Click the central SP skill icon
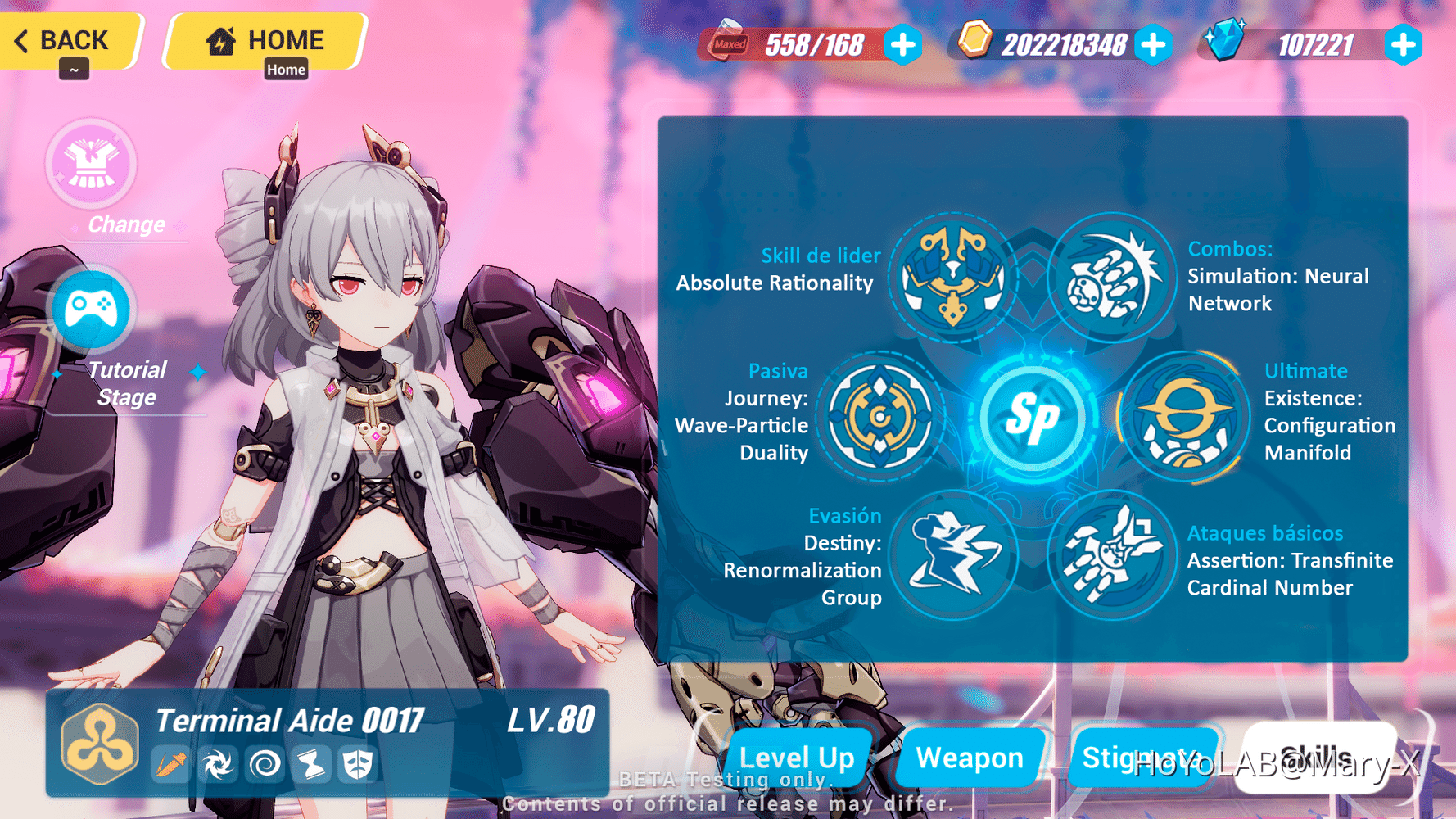 tap(1033, 418)
